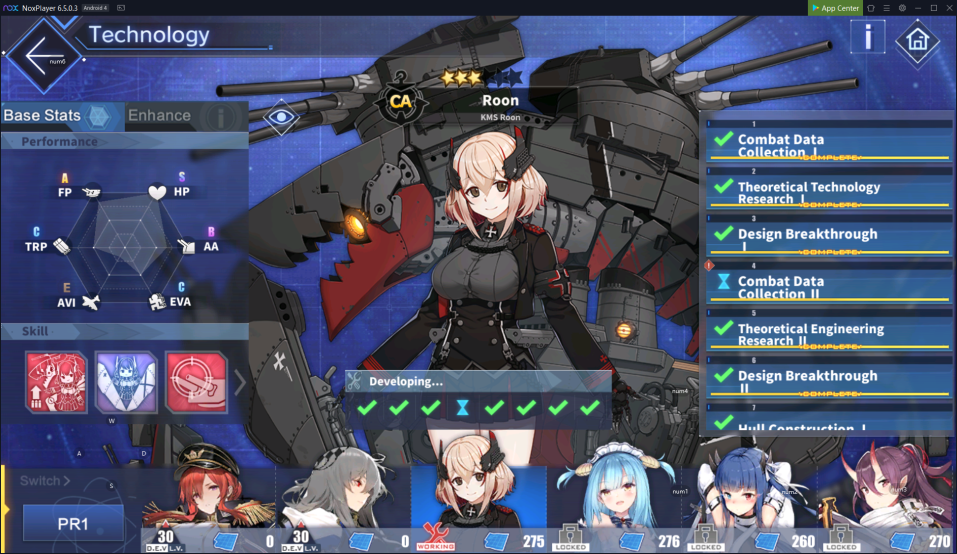The height and width of the screenshot is (554, 957).
Task: Open Combat Data Collection II task
Action: [830, 288]
